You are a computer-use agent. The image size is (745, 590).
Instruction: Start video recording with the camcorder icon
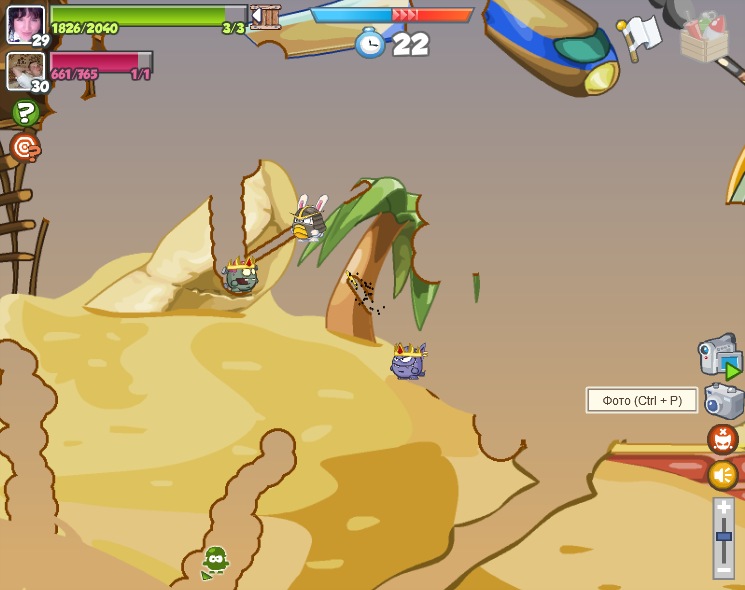click(719, 356)
